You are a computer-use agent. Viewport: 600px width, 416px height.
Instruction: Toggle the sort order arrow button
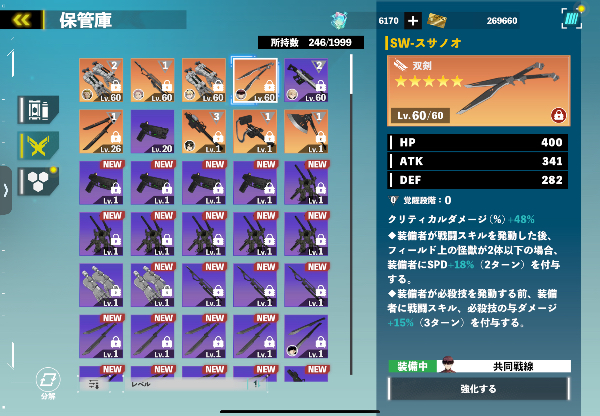(256, 383)
